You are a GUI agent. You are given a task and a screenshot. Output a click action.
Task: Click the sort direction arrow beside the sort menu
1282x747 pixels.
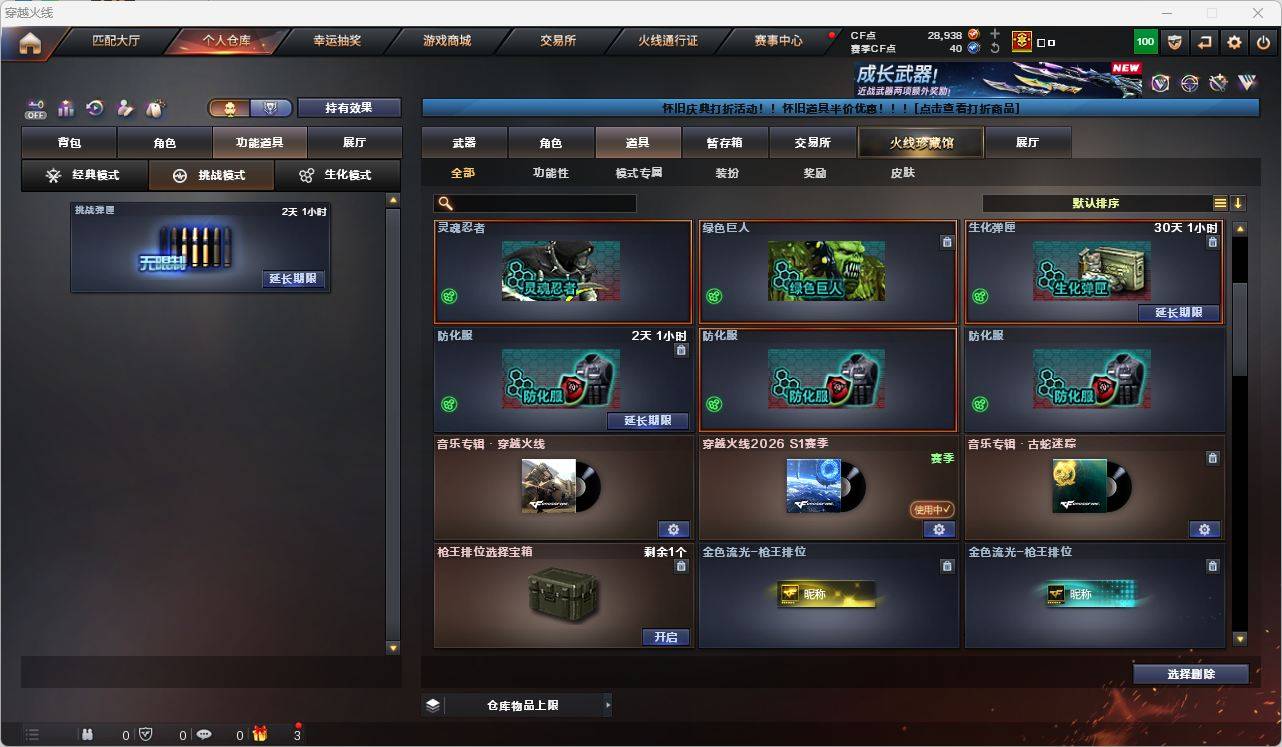pyautogui.click(x=1240, y=203)
